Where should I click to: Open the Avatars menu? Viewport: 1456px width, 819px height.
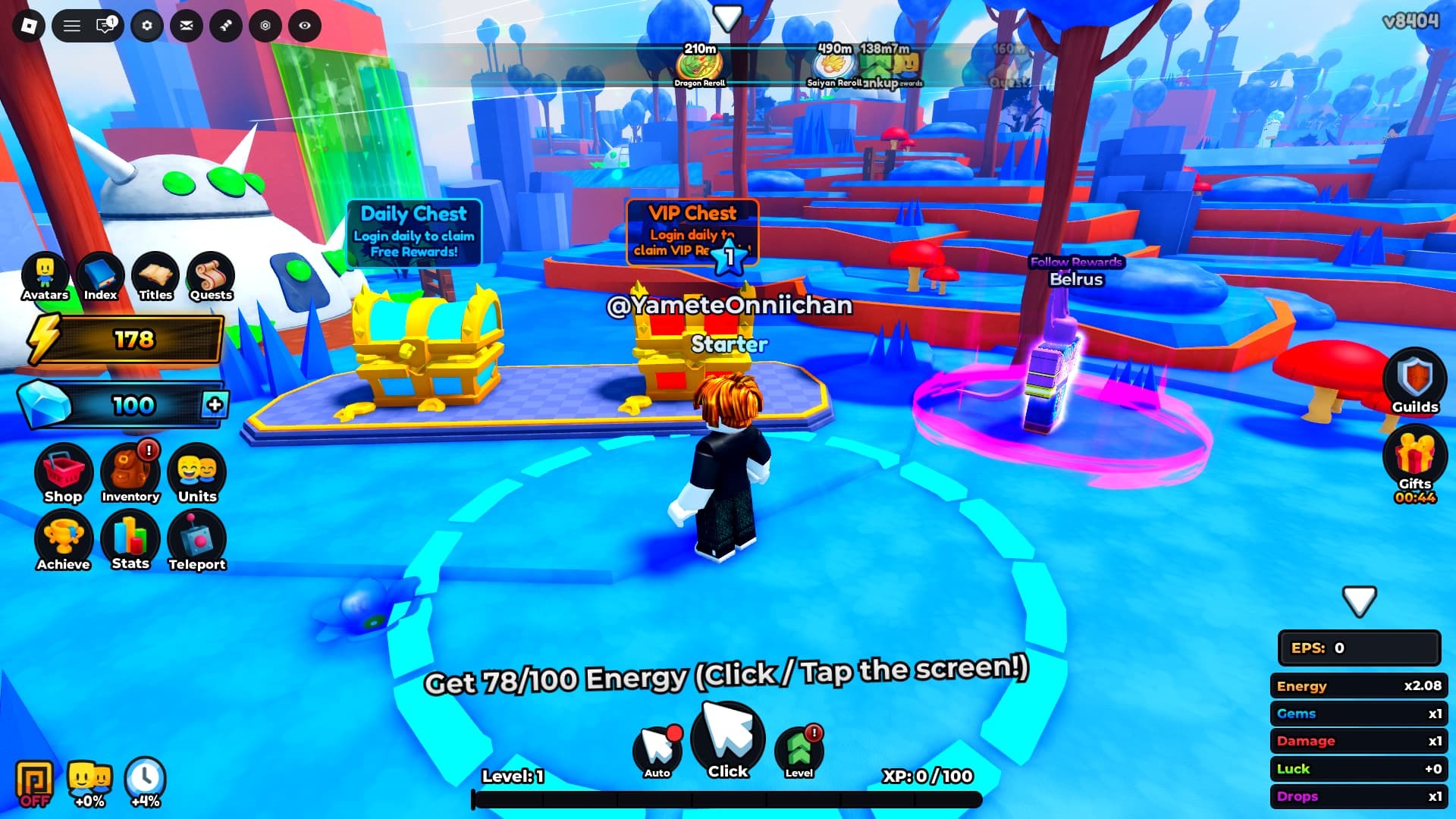(x=45, y=276)
